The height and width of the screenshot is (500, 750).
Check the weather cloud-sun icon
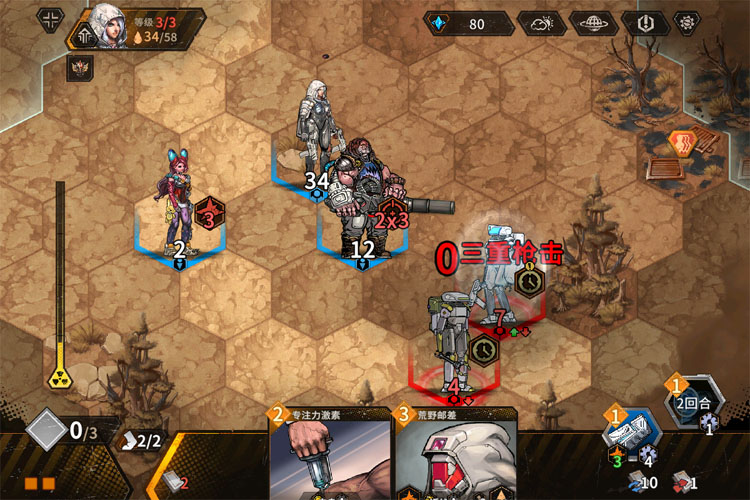tap(542, 23)
